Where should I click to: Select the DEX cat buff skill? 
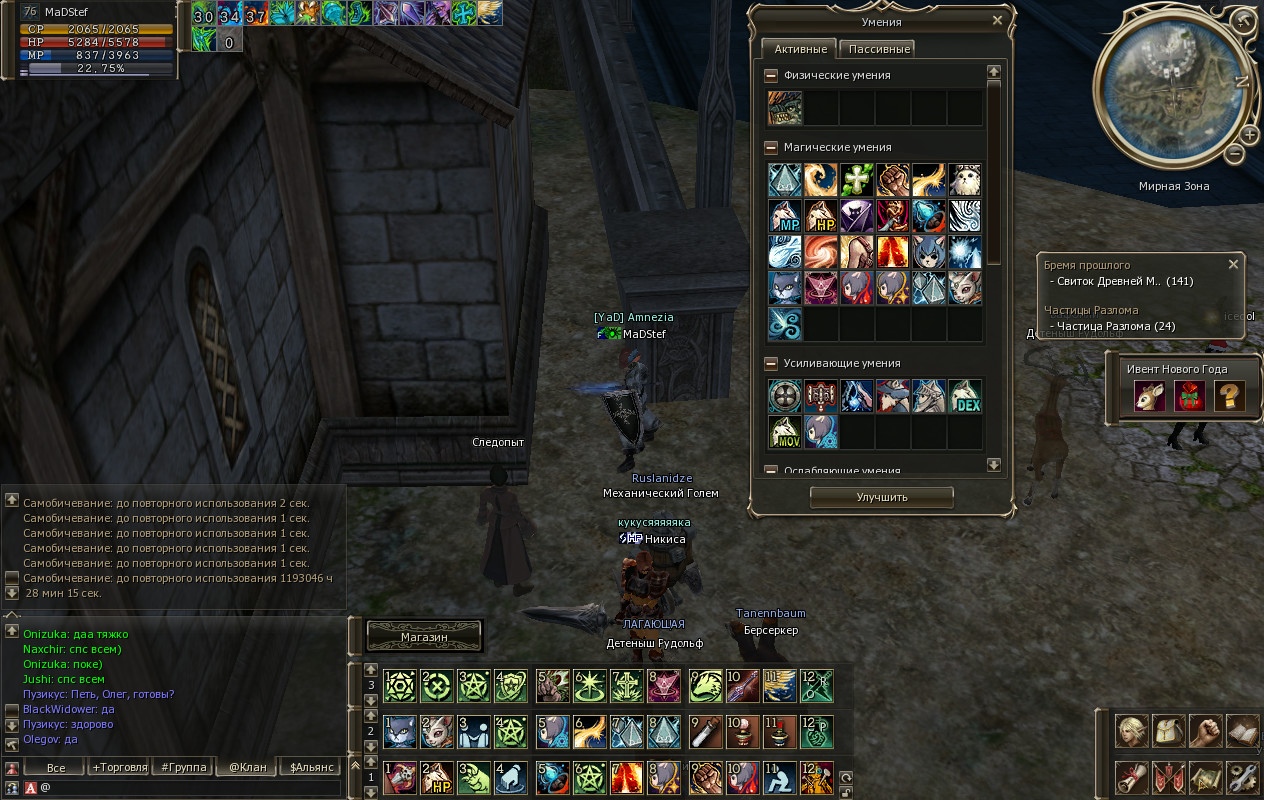(x=965, y=396)
